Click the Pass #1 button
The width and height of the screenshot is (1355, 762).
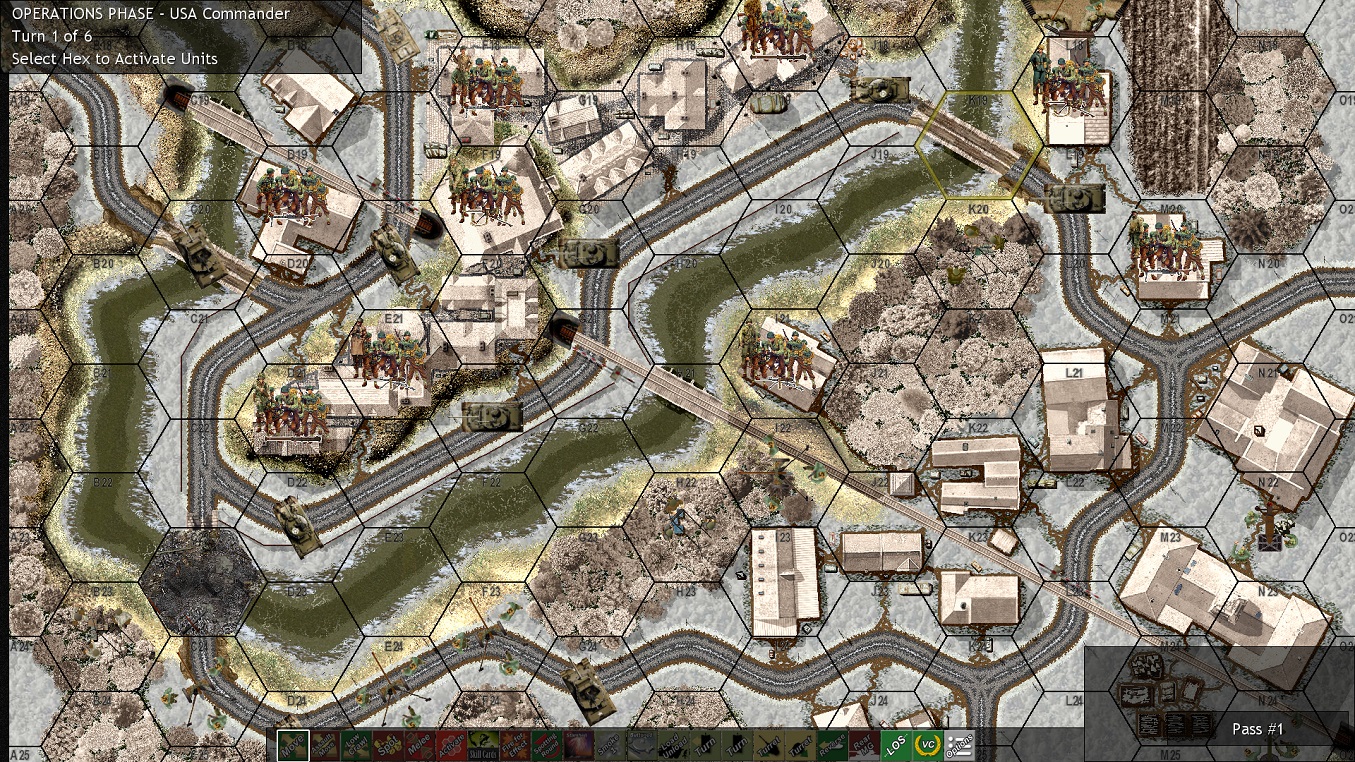point(1257,730)
